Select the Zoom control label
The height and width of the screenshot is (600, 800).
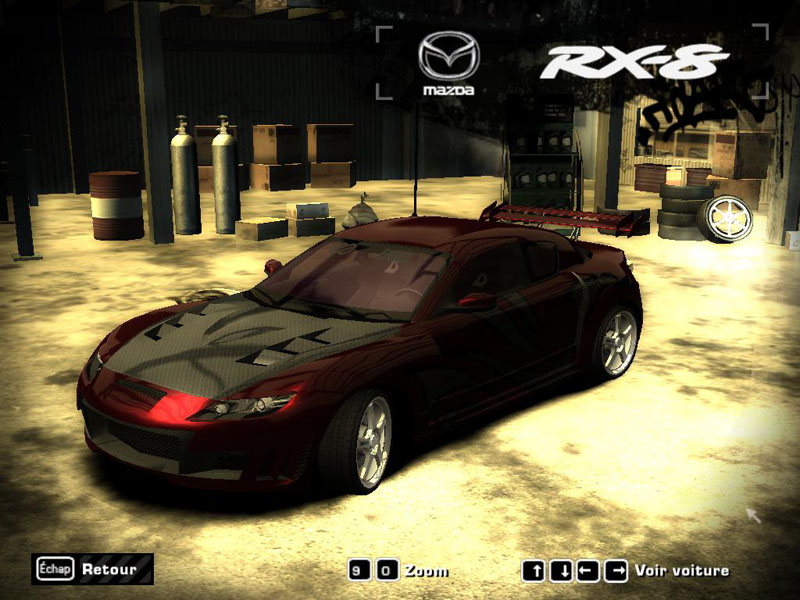[x=427, y=571]
